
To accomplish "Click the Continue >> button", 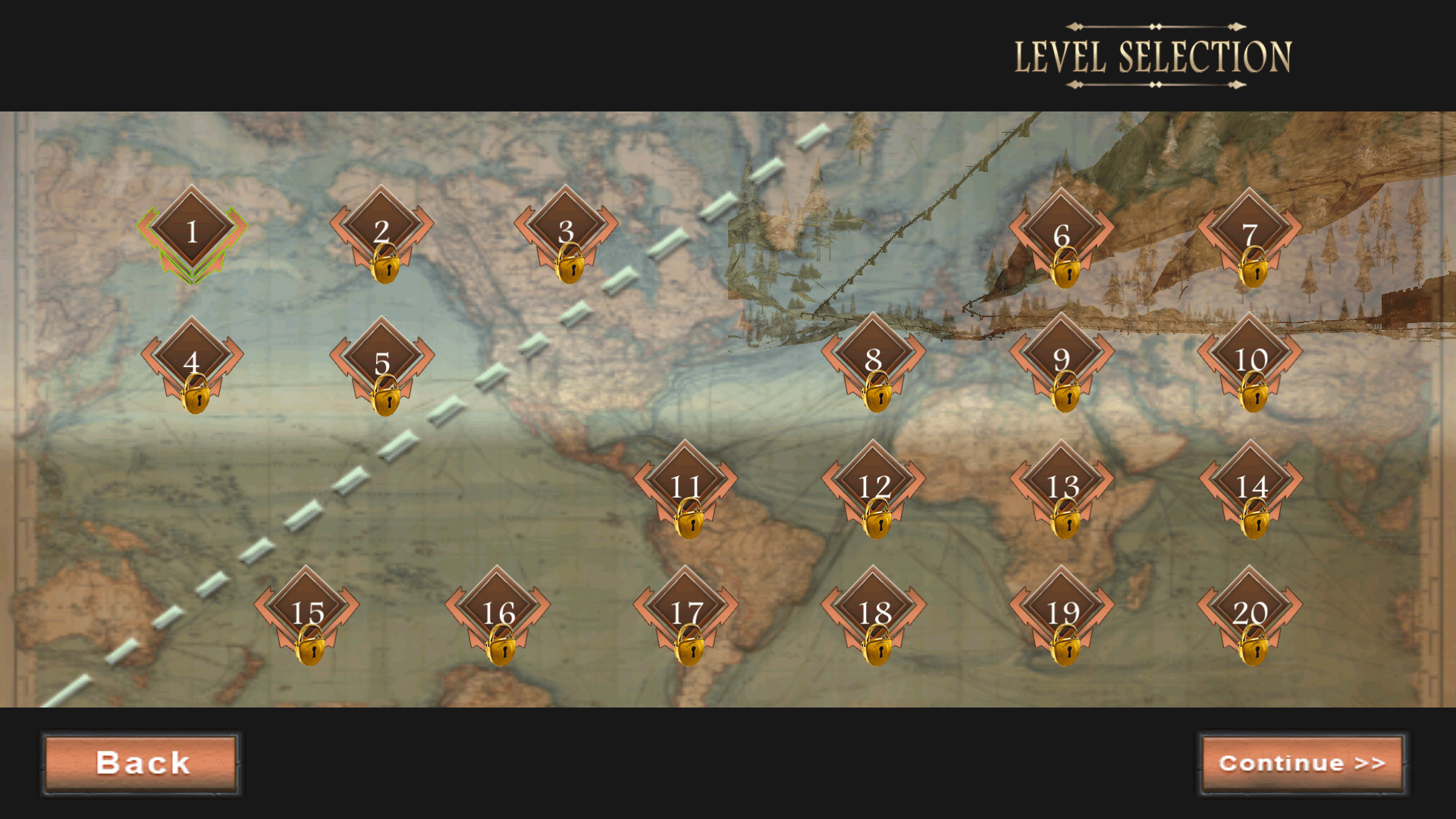I will click(x=1302, y=763).
